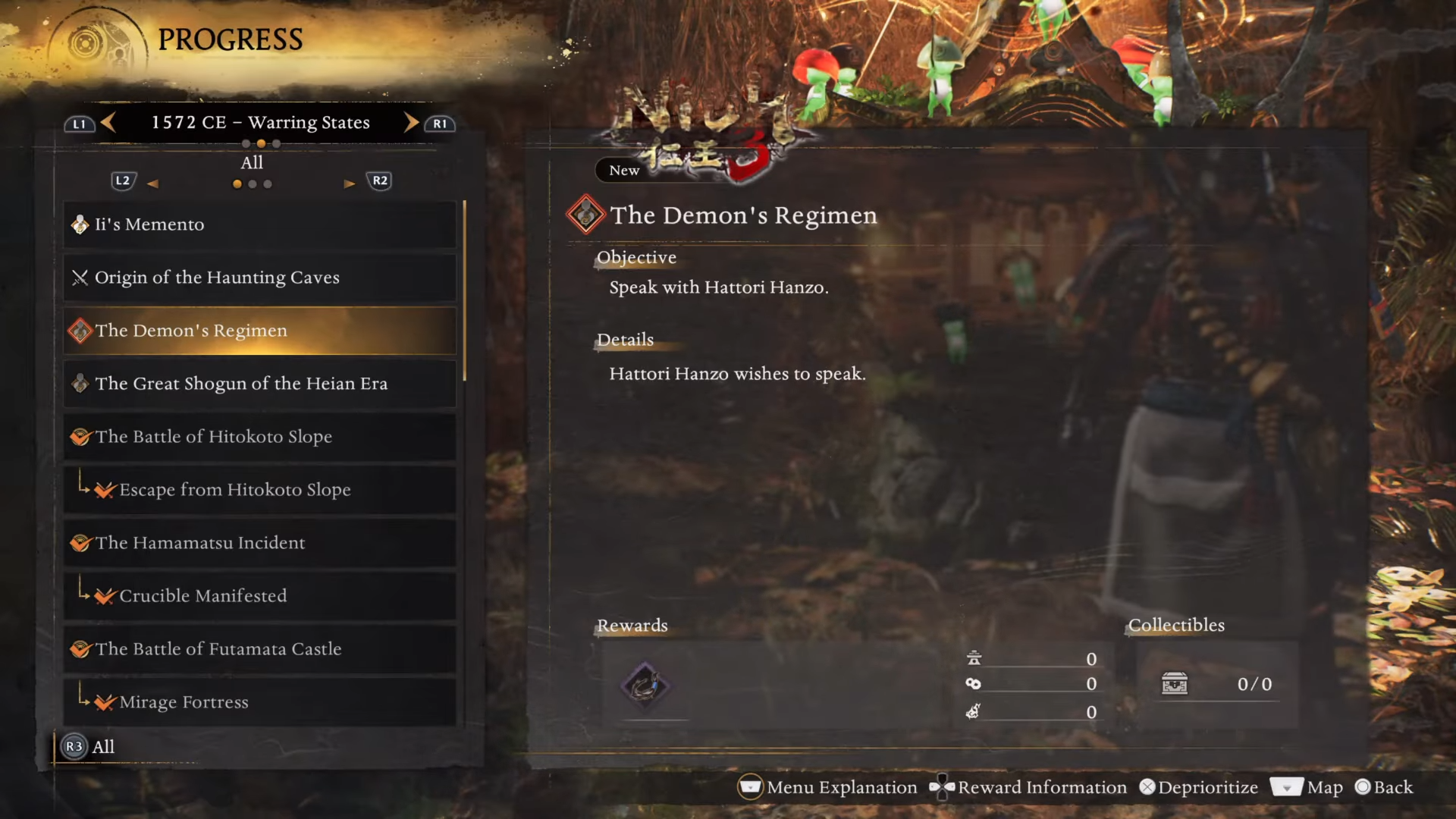The width and height of the screenshot is (1456, 819).
Task: Select The Battle of Hitokoto Slope
Action: [x=259, y=437]
